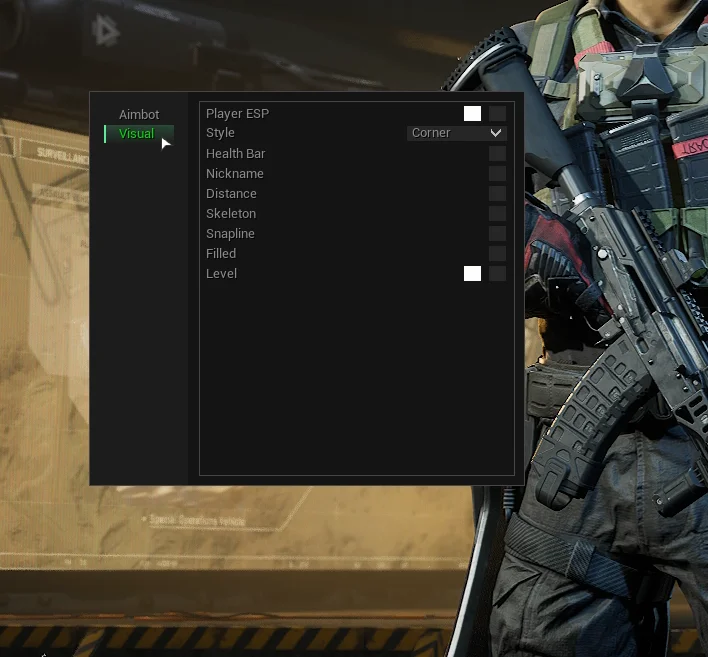Viewport: 708px width, 657px height.
Task: Open the Player ESP white color swatch
Action: [x=472, y=114]
